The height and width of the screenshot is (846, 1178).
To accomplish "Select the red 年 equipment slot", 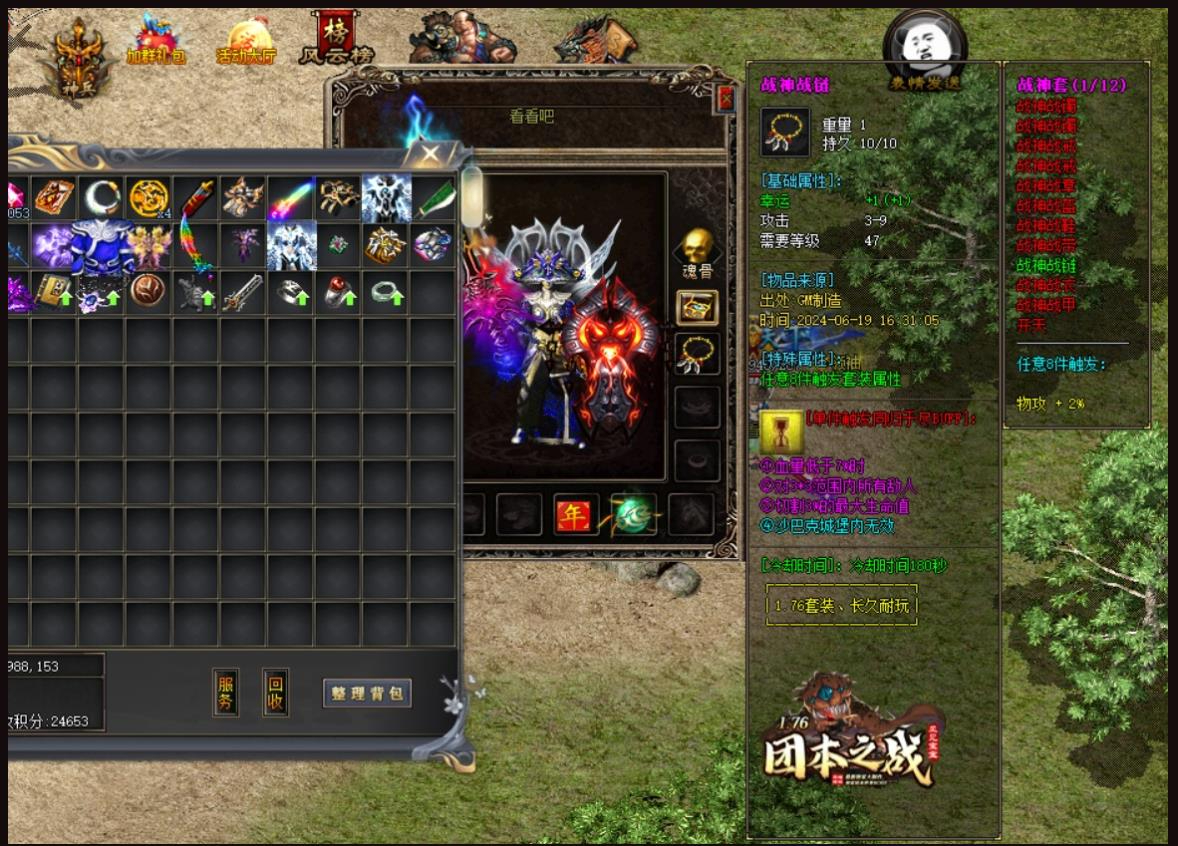I will click(575, 515).
